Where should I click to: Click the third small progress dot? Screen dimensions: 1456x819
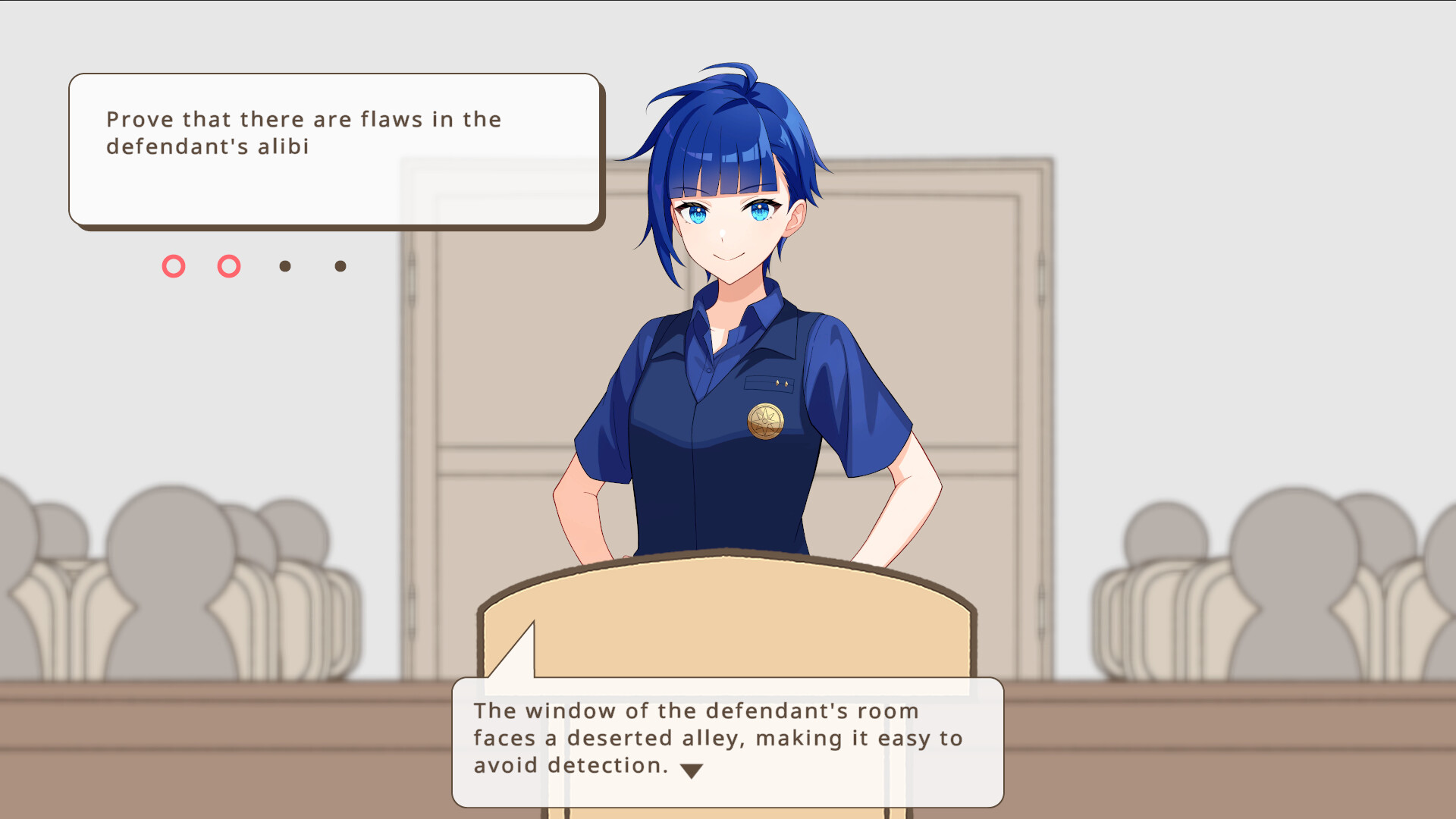pyautogui.click(x=284, y=266)
